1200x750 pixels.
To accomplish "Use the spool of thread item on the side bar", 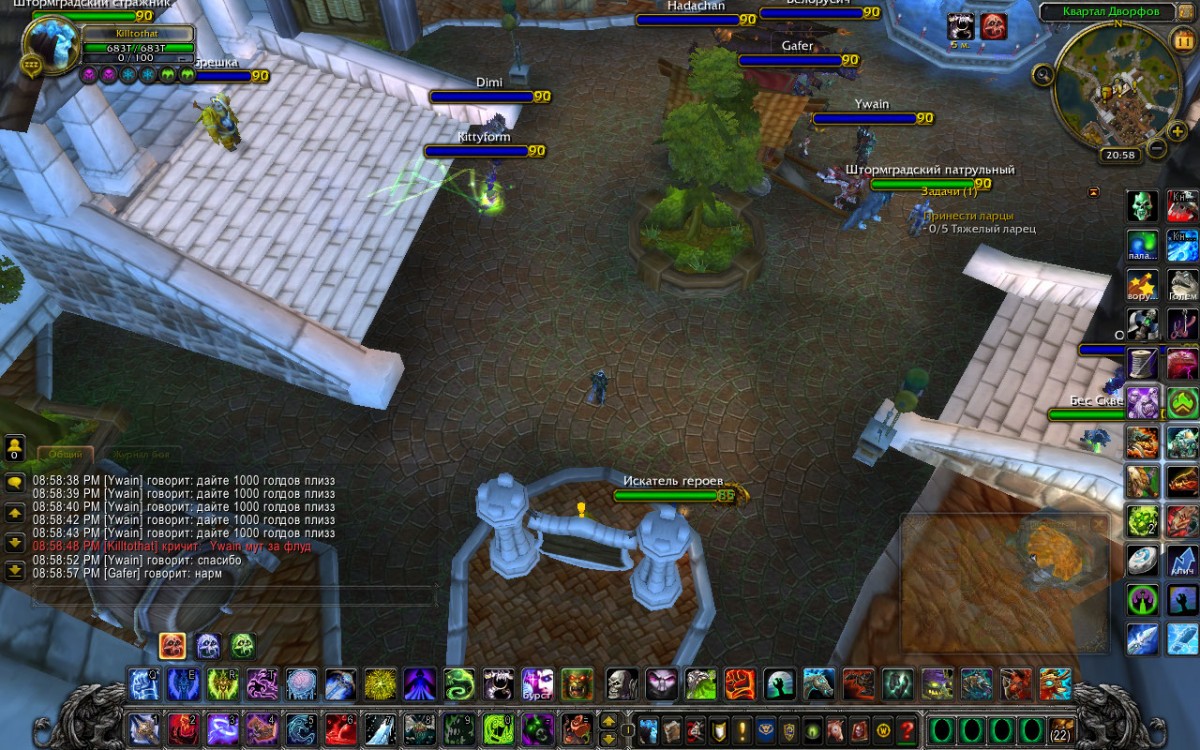I will click(1143, 363).
